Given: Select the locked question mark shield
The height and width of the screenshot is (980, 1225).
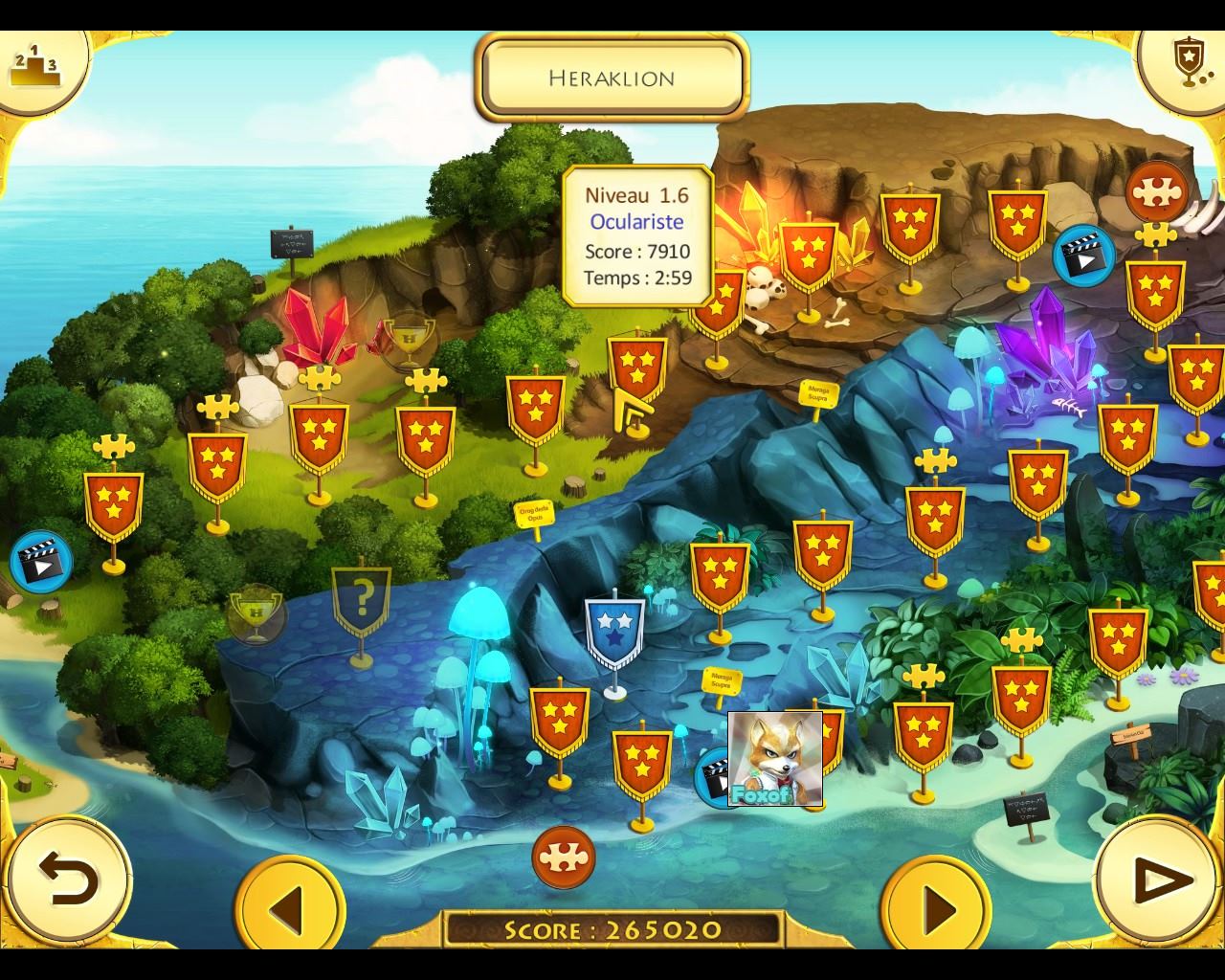Looking at the screenshot, I should point(361,601).
